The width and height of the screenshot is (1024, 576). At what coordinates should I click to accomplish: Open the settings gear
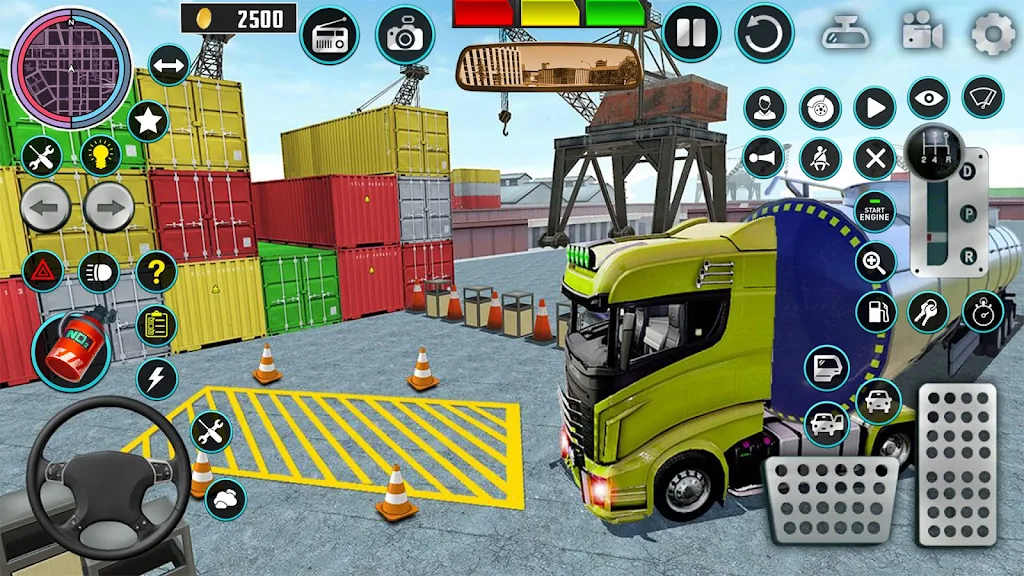[x=993, y=34]
